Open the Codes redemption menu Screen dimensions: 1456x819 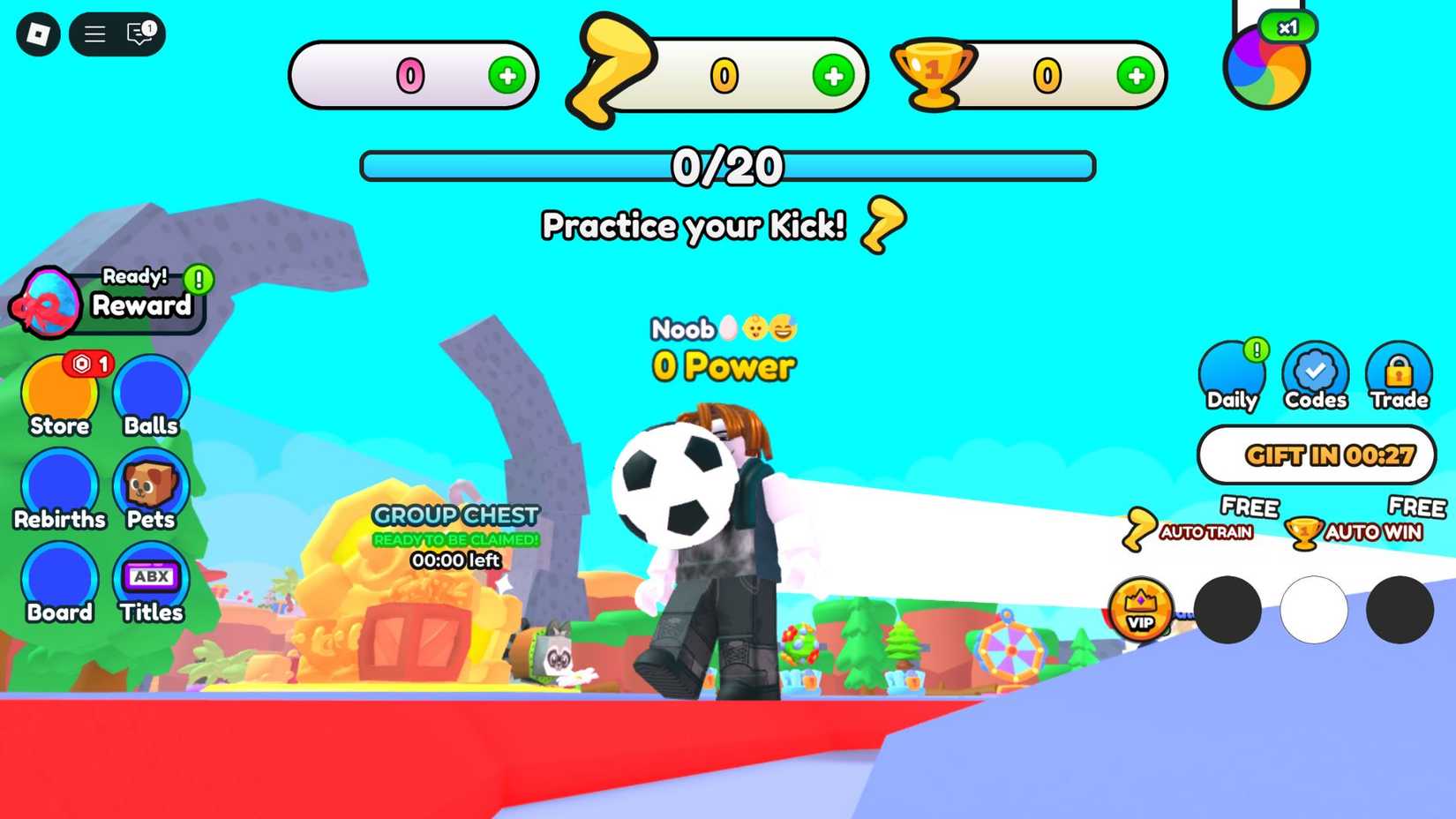coord(1315,375)
